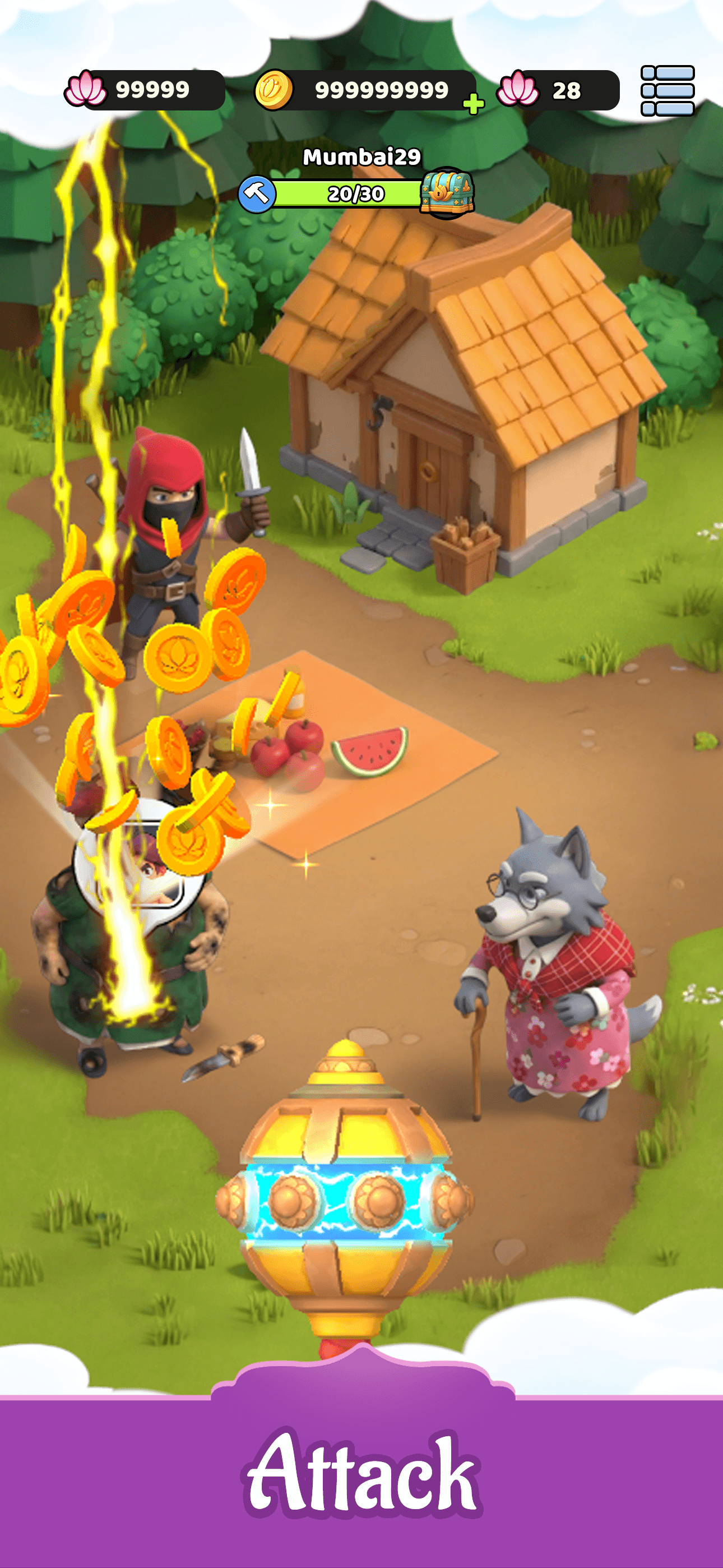Open the quest list menu icon

pyautogui.click(x=667, y=90)
